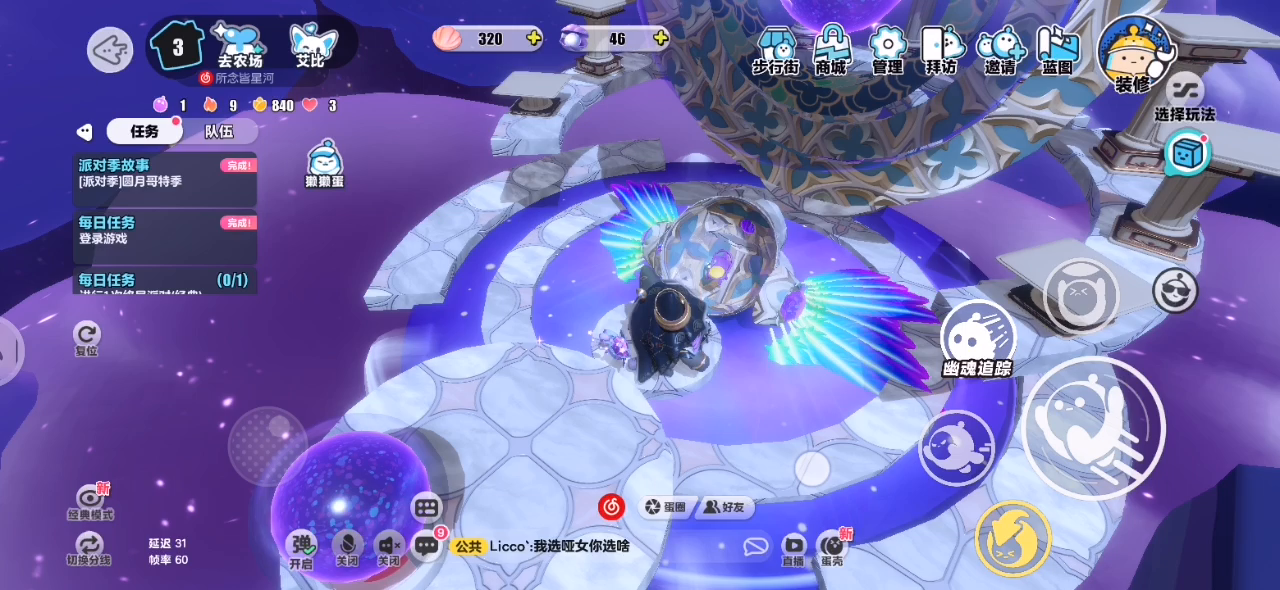The image size is (1280, 590).
Task: Open the 经典模式 classic mode option
Action: 90,500
